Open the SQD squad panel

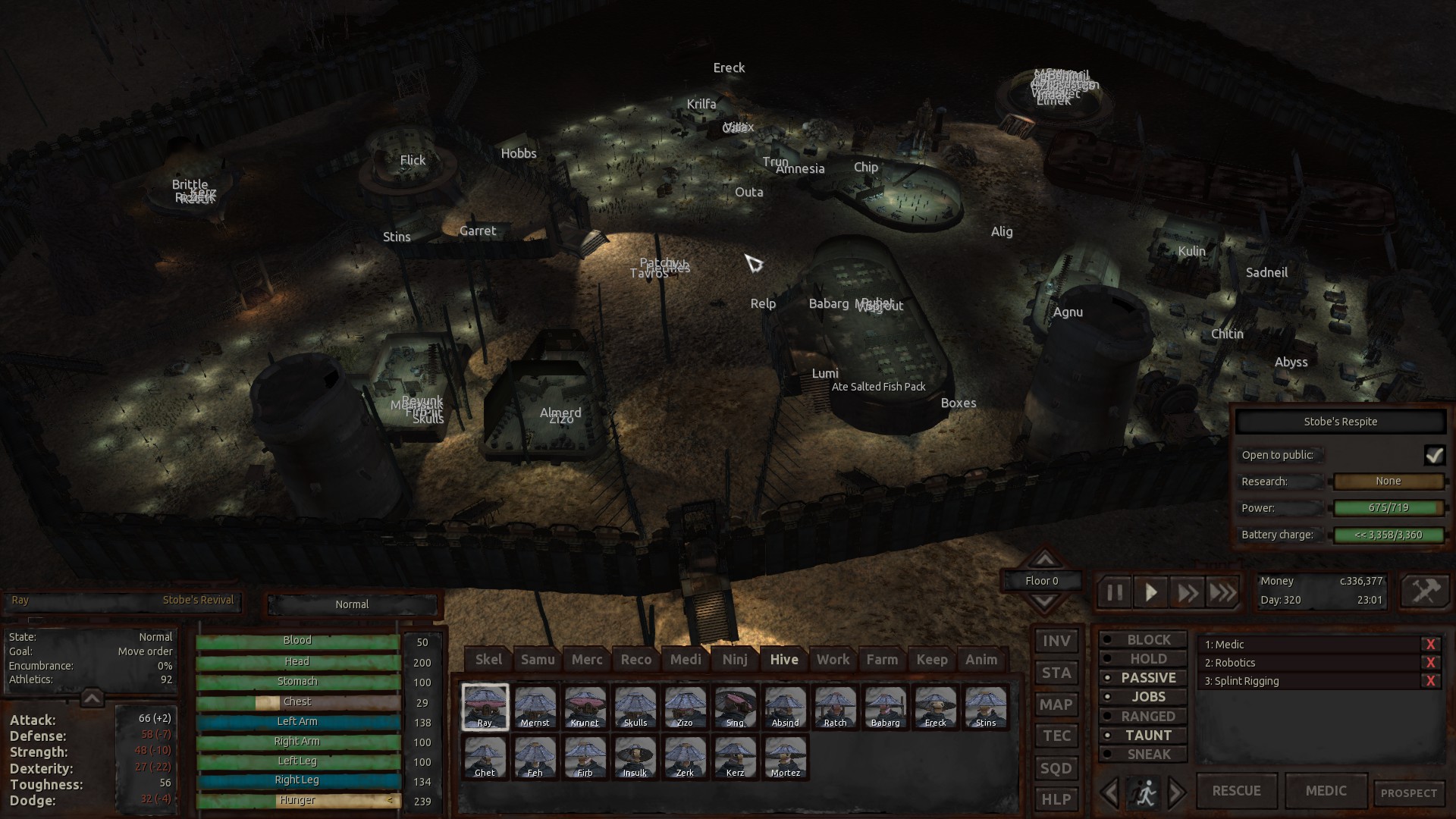tap(1055, 767)
